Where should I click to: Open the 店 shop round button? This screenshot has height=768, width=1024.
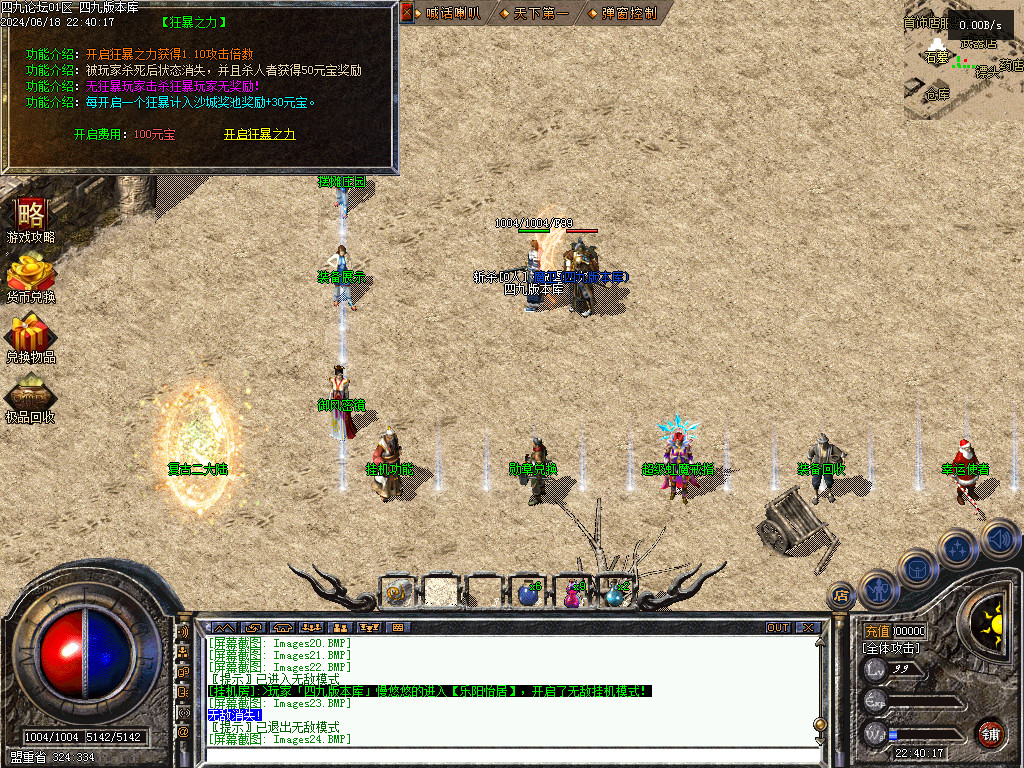841,597
